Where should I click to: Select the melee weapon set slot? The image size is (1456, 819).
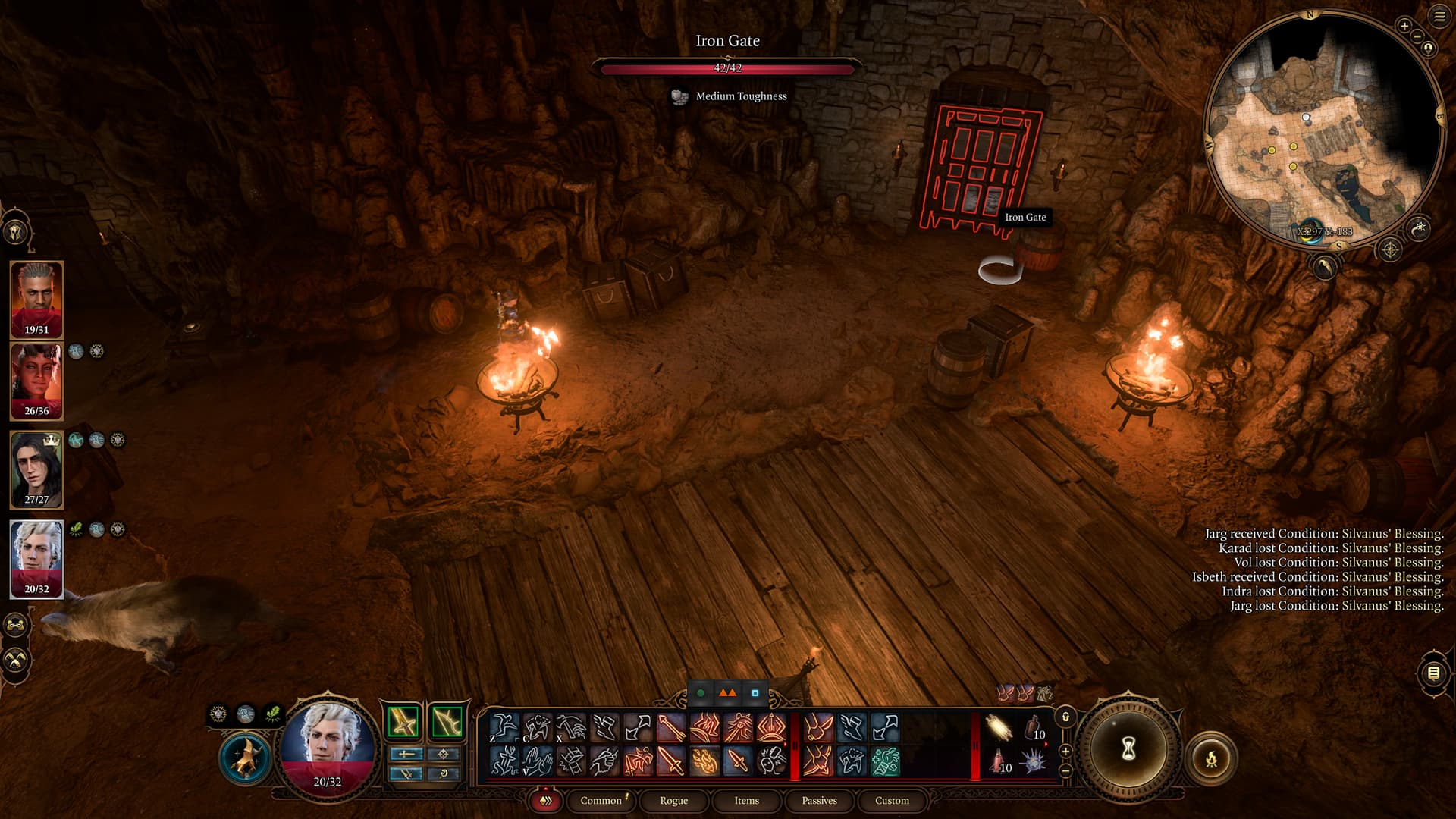tap(403, 721)
